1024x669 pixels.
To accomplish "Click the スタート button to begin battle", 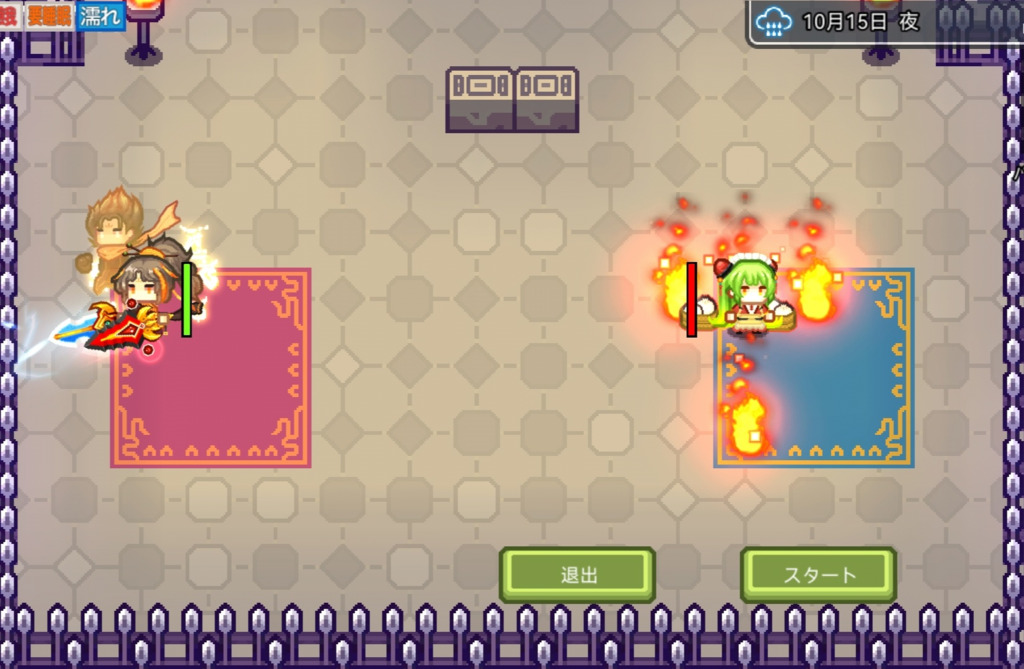I will pyautogui.click(x=818, y=575).
